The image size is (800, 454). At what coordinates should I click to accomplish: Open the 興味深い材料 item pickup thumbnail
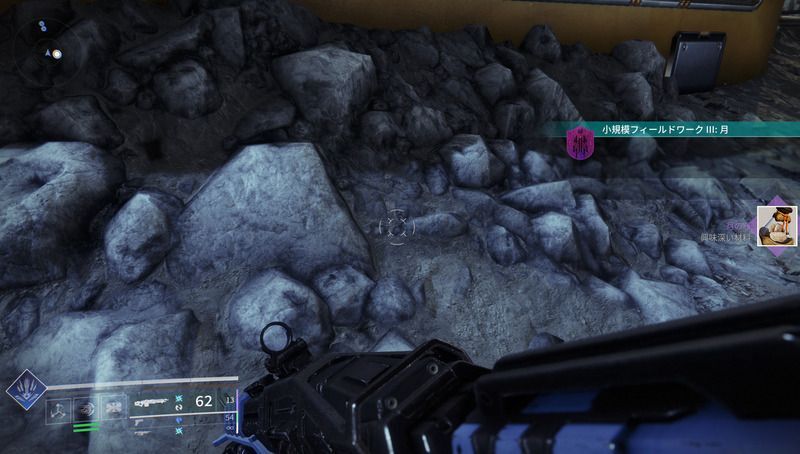click(x=774, y=224)
